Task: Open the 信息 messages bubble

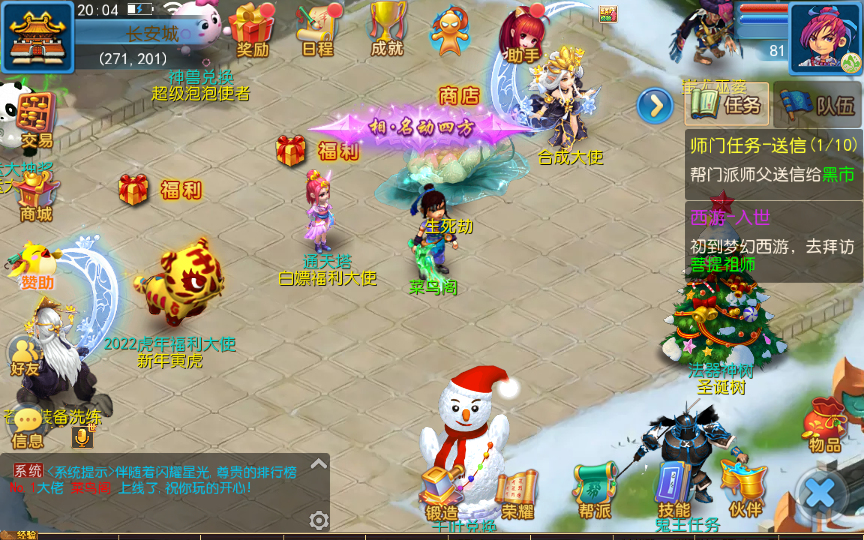Action: [28, 425]
